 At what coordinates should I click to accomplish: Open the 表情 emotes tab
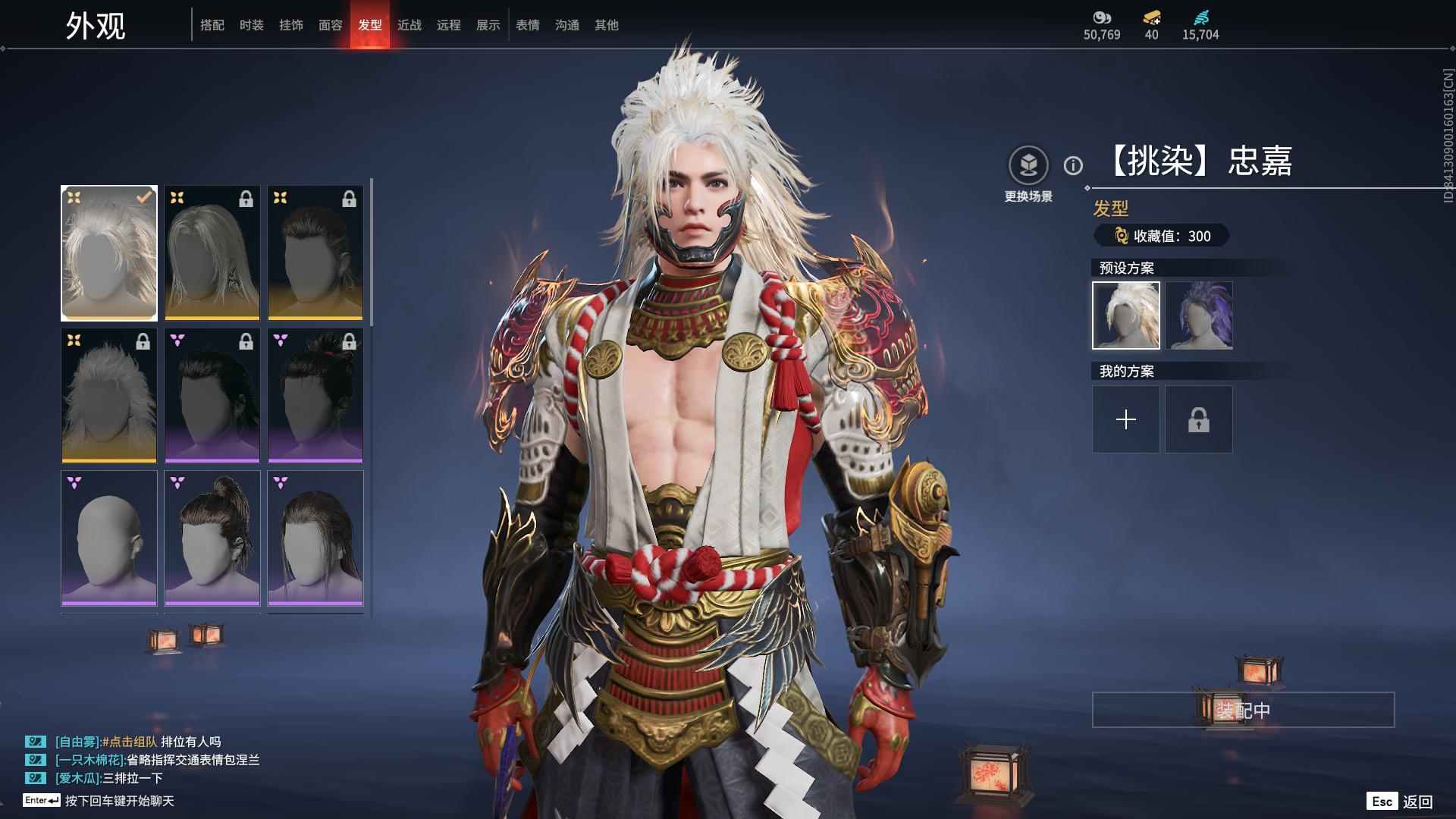[528, 25]
